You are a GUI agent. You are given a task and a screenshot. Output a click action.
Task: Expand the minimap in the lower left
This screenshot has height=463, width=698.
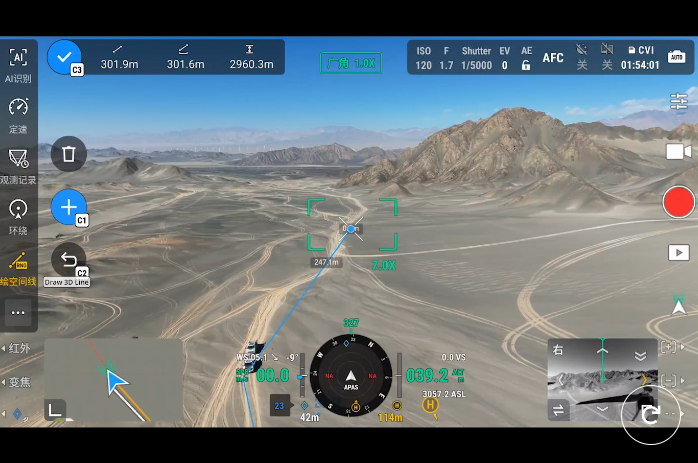click(x=54, y=408)
